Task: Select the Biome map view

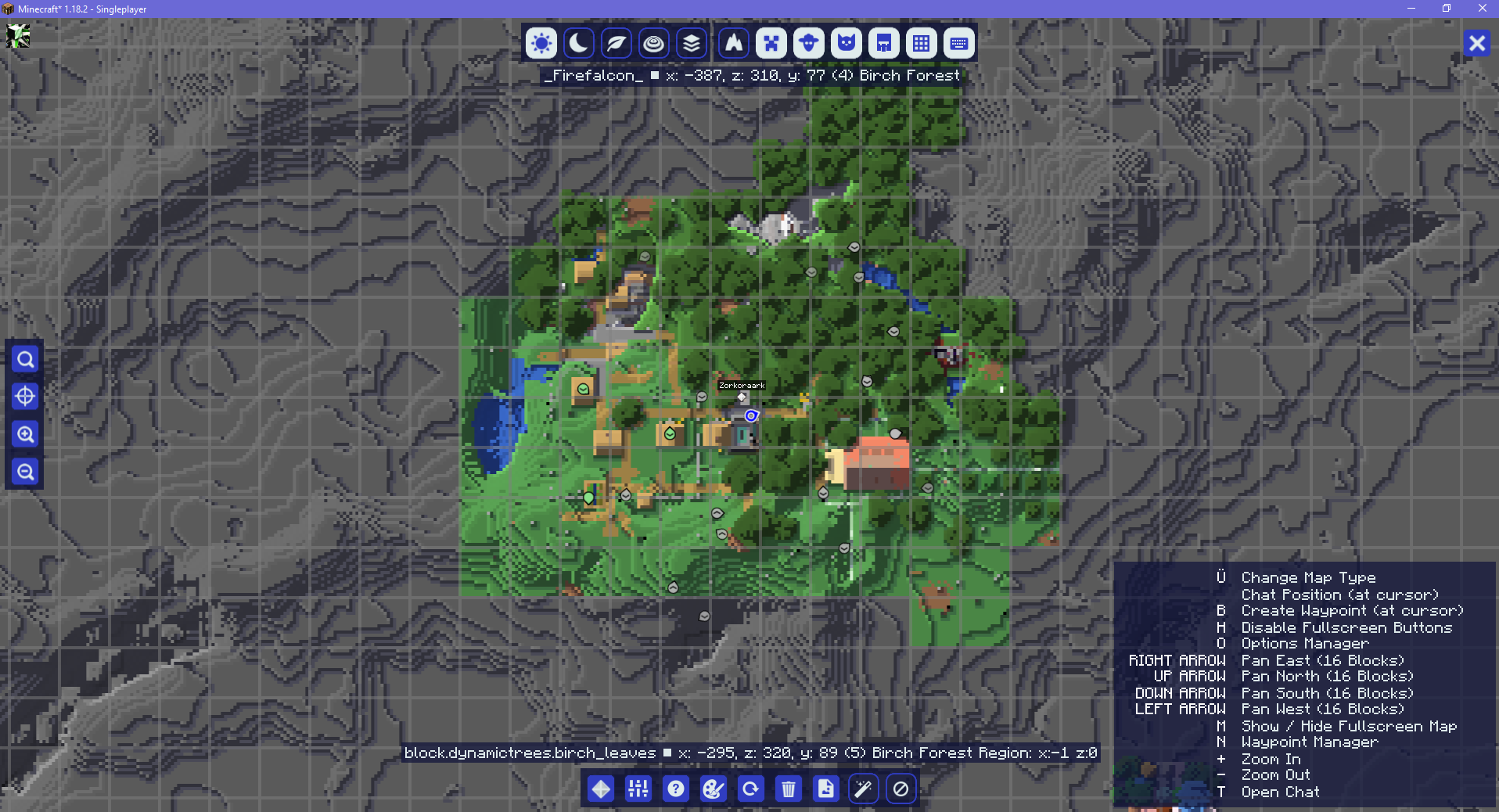Action: click(616, 43)
